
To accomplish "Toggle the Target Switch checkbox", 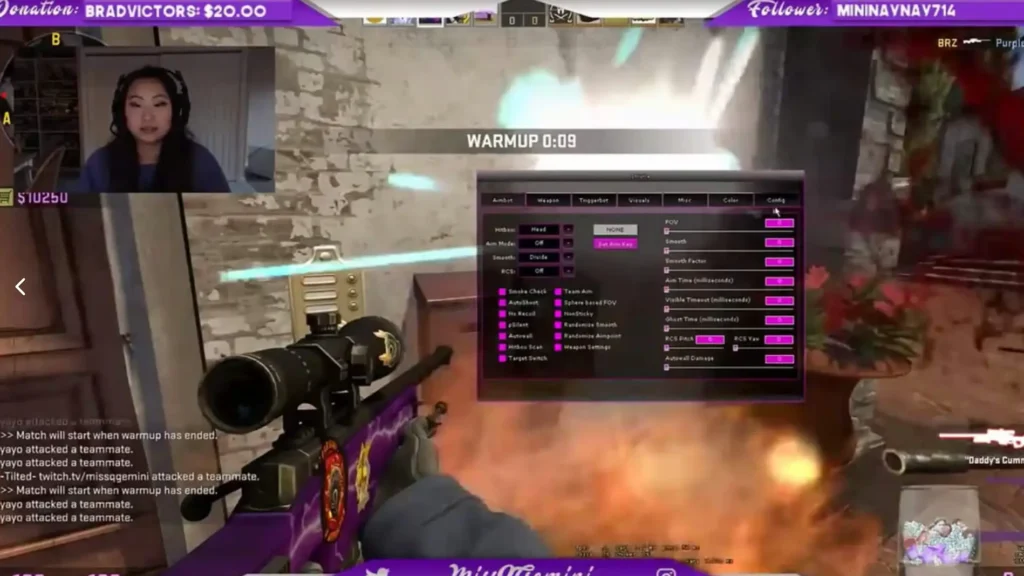I will [x=502, y=358].
